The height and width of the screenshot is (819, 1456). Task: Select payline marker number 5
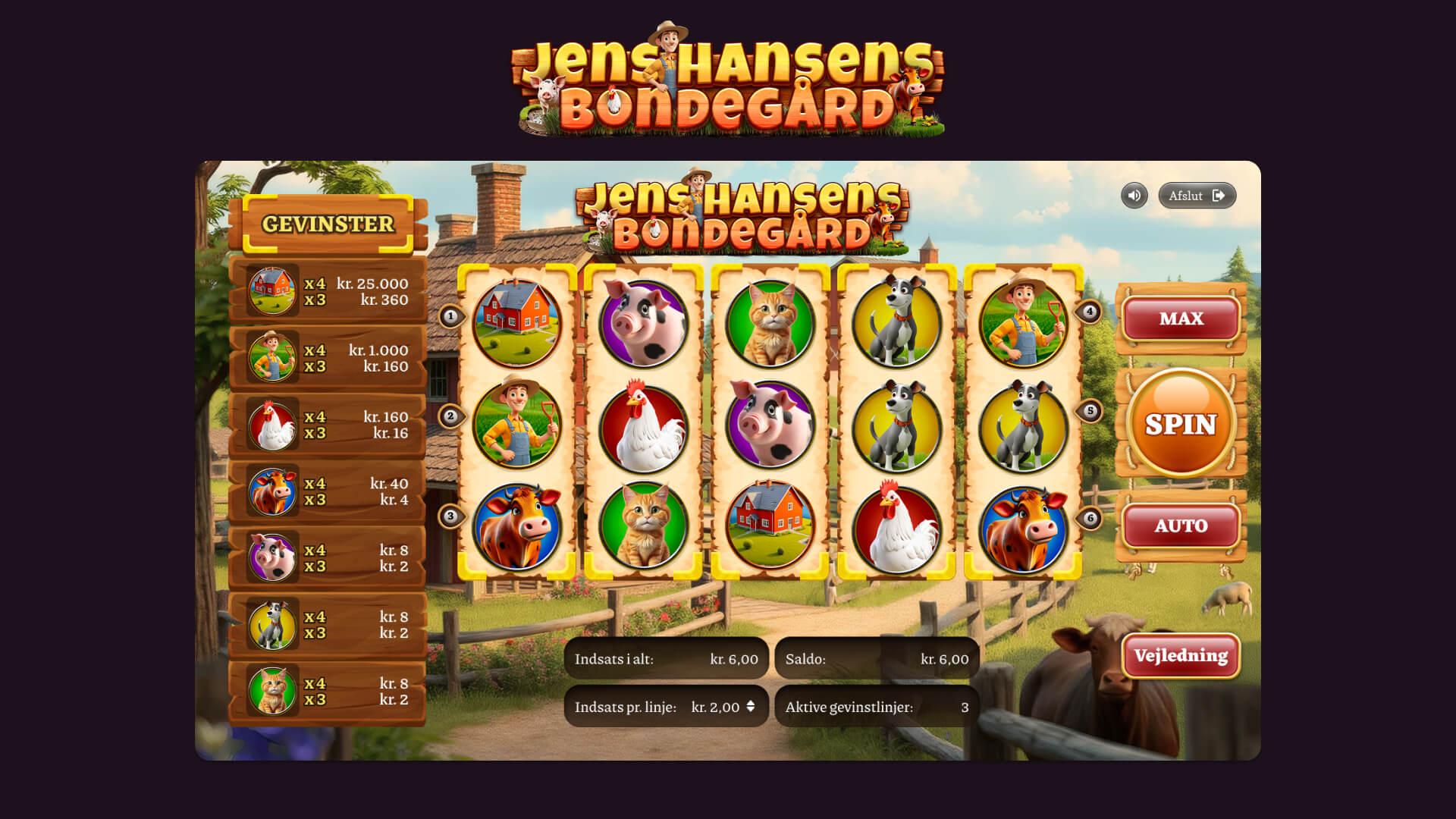tap(1090, 411)
